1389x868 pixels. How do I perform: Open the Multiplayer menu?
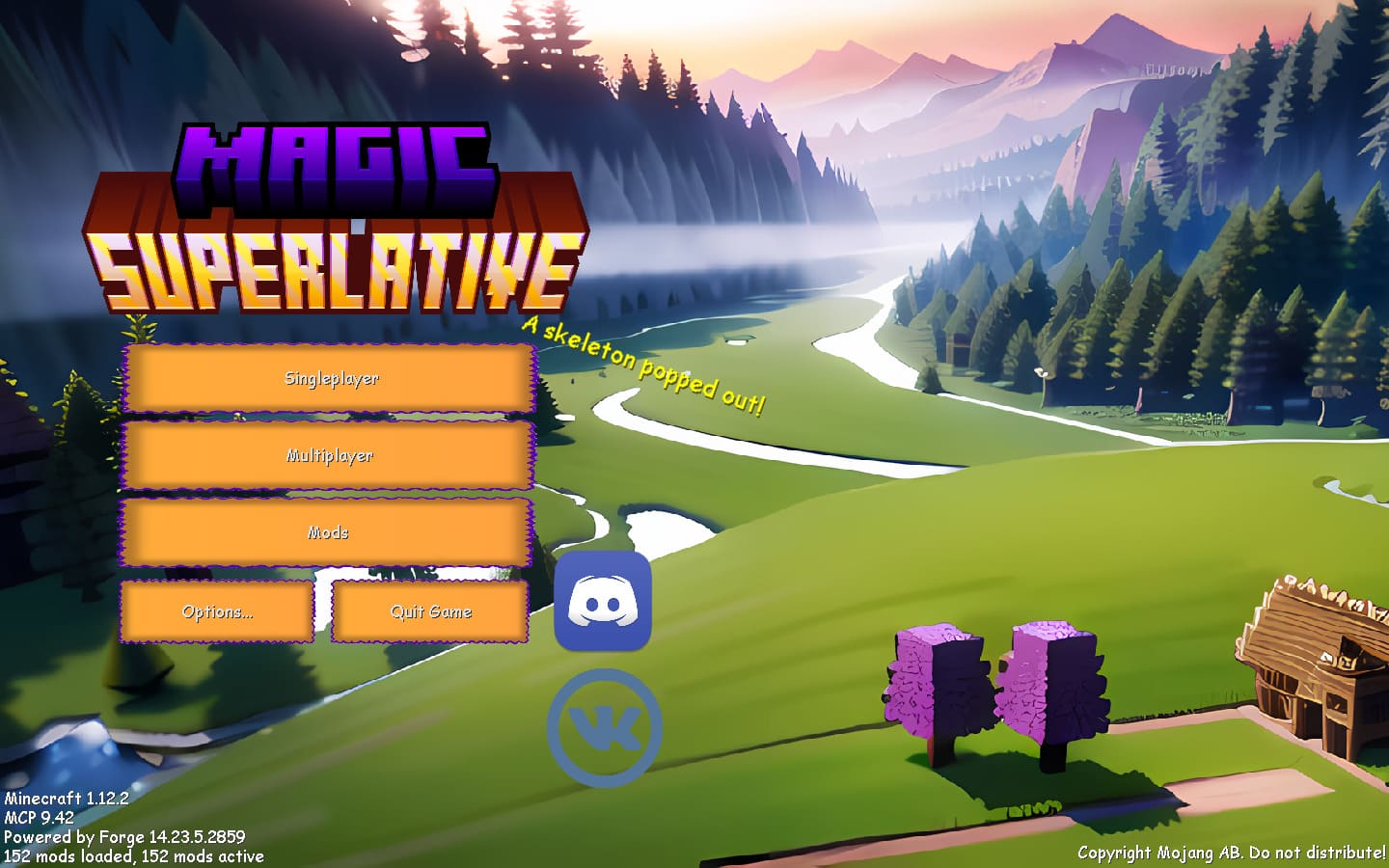pyautogui.click(x=331, y=455)
